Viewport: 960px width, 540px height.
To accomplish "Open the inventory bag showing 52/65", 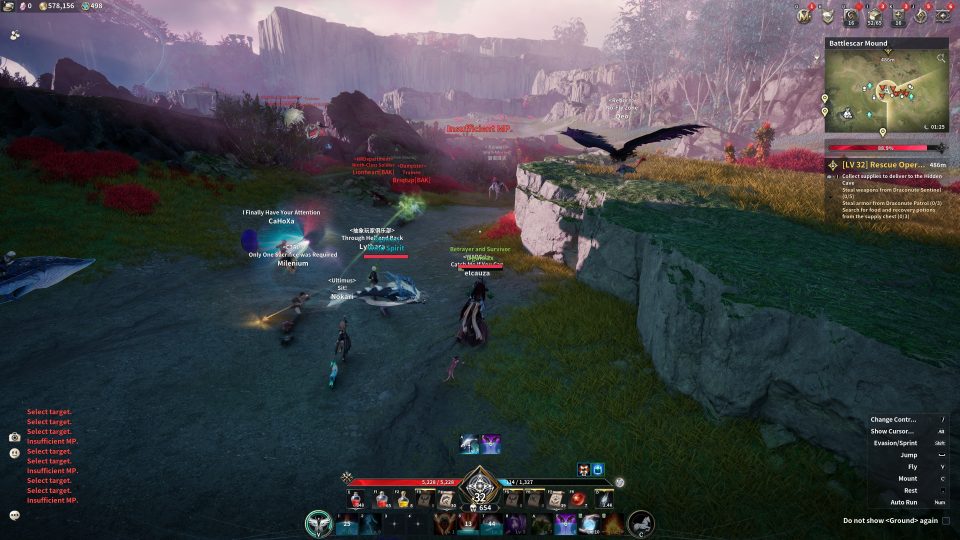I will click(873, 15).
